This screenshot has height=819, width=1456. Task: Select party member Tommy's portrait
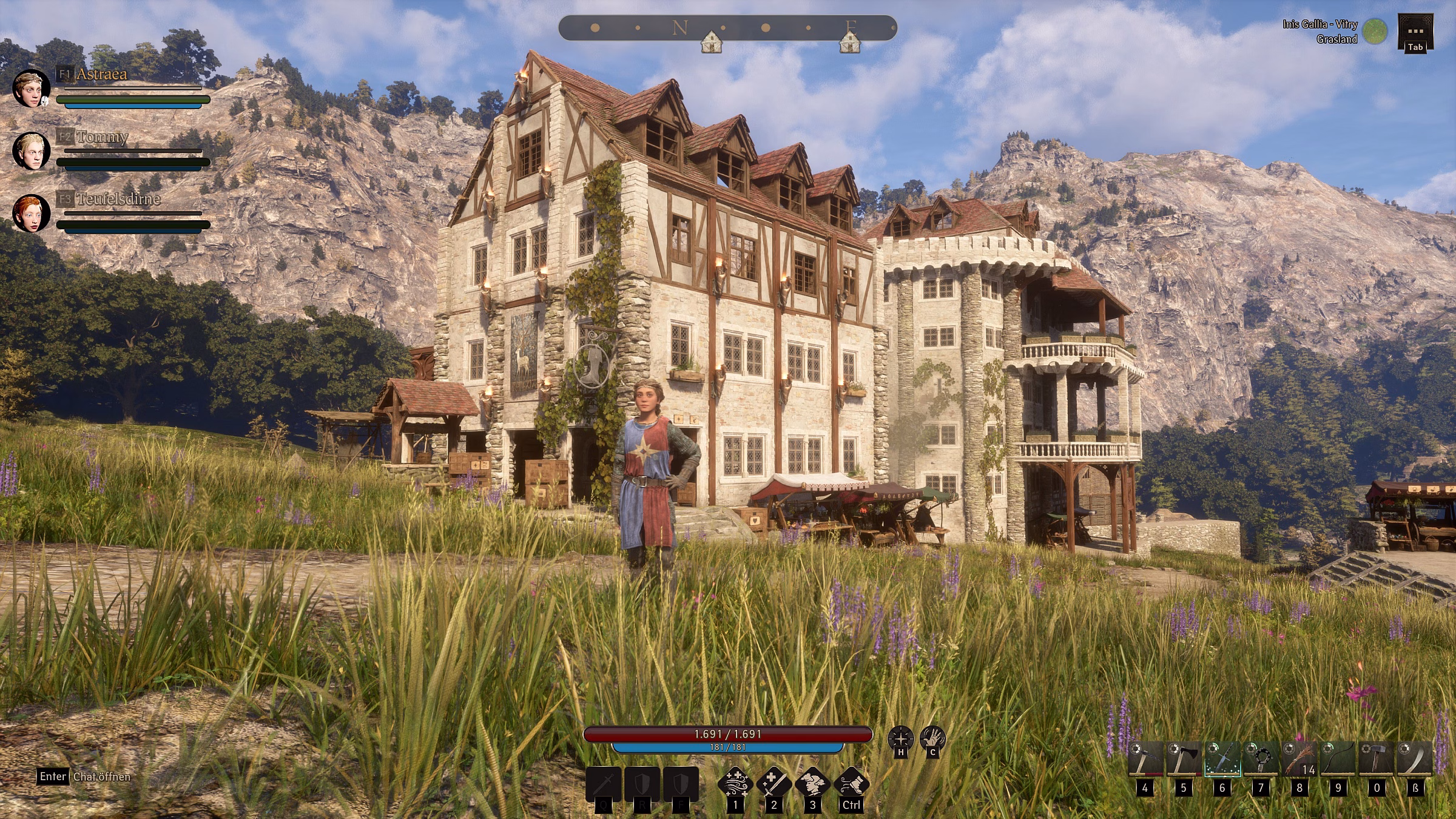(31, 151)
